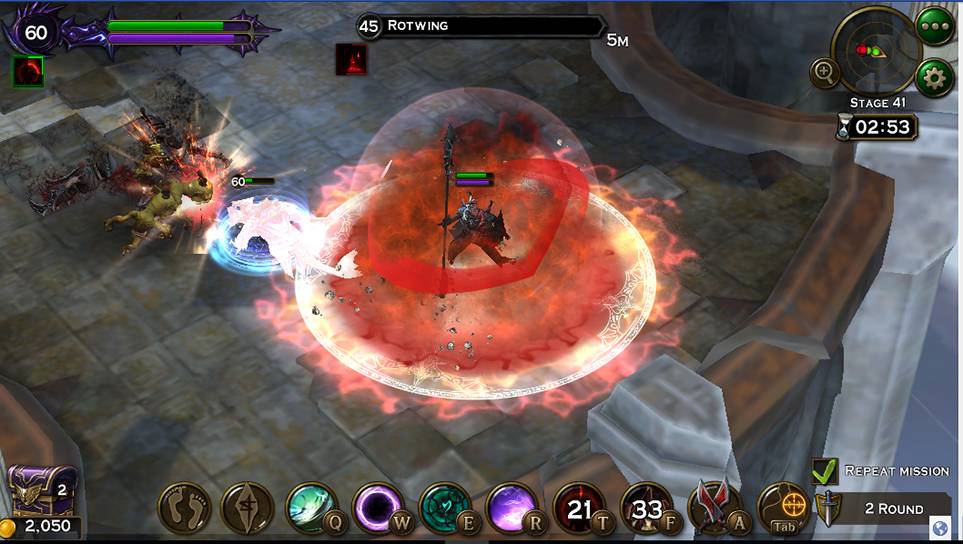Screen dimensions: 963x544
Task: Select the compass-star auto-battle icon
Action: 247,508
